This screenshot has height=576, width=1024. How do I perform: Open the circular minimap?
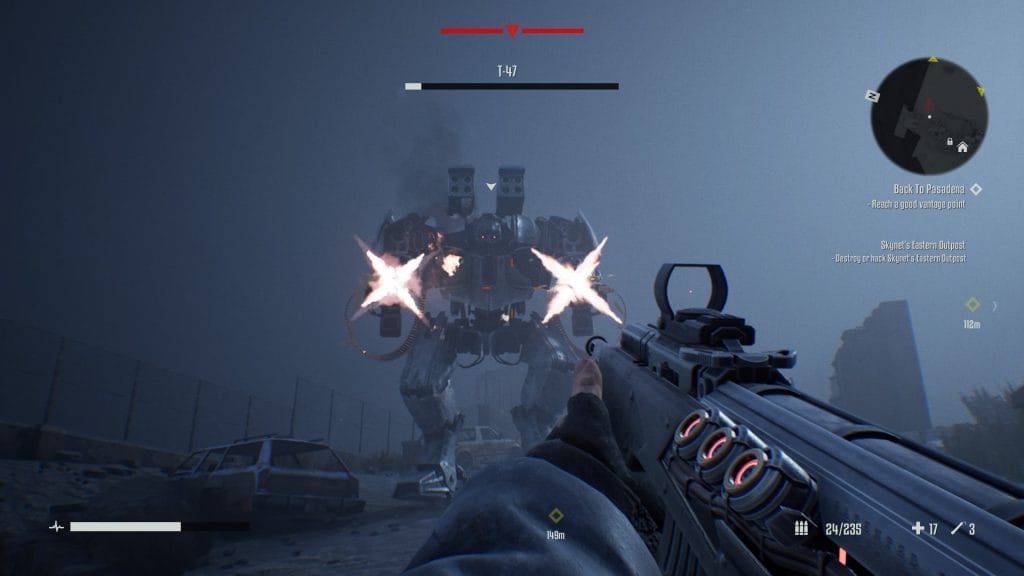click(929, 116)
